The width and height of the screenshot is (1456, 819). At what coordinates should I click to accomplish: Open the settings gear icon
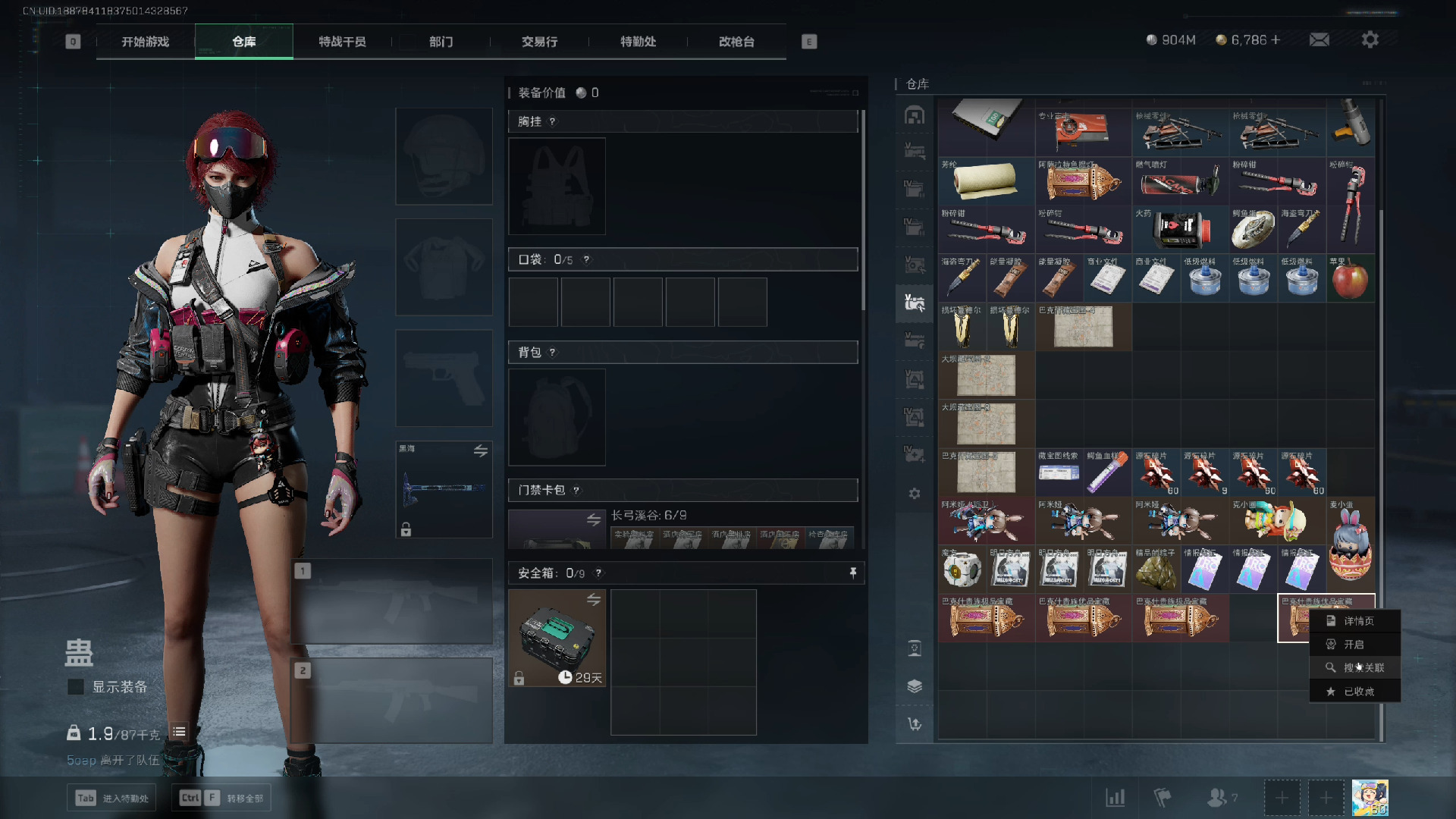point(1370,39)
